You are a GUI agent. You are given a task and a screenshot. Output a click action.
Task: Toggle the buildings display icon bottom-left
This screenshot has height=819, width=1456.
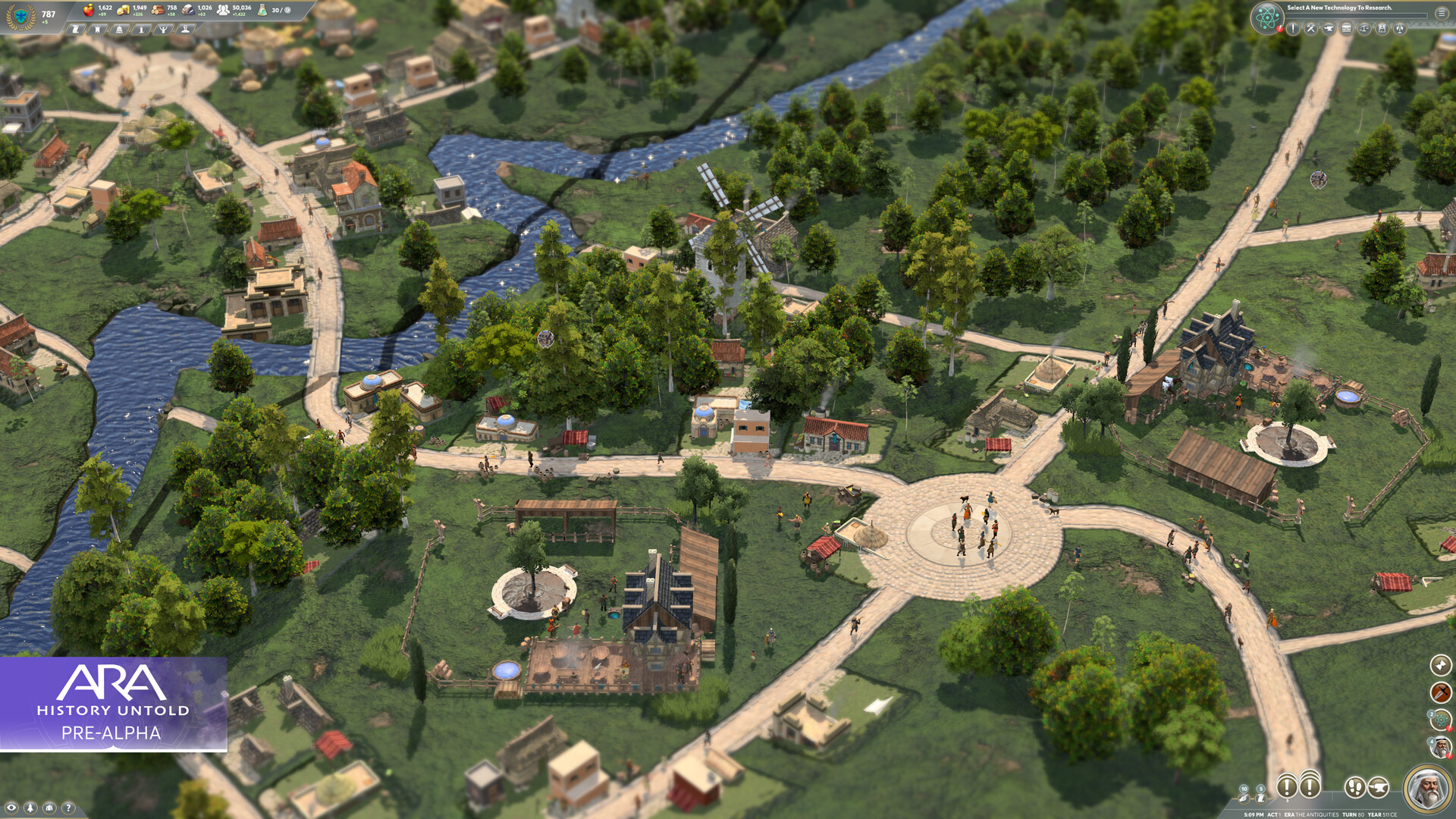[x=49, y=805]
